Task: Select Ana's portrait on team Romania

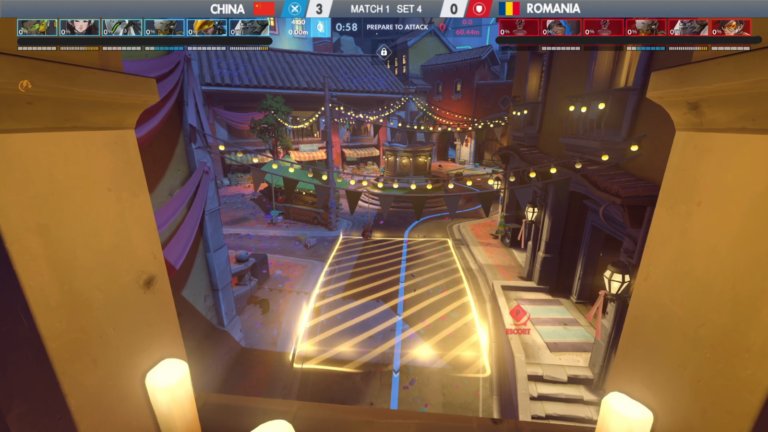Action: [x=562, y=27]
